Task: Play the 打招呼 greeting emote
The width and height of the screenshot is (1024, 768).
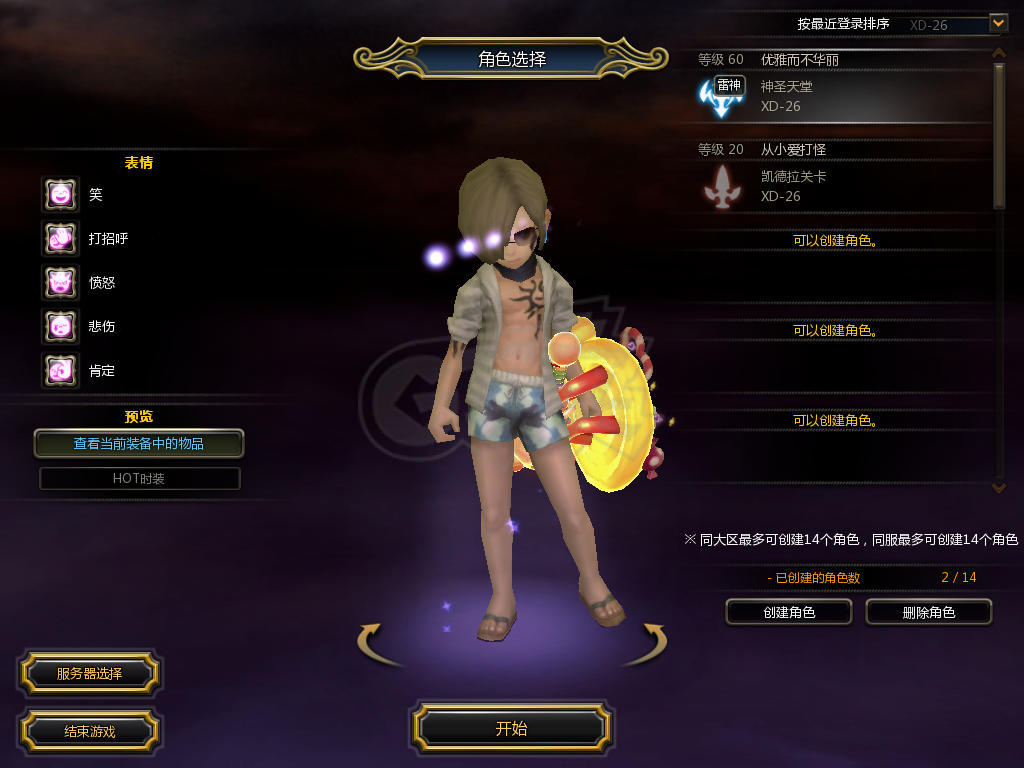Action: pos(60,238)
